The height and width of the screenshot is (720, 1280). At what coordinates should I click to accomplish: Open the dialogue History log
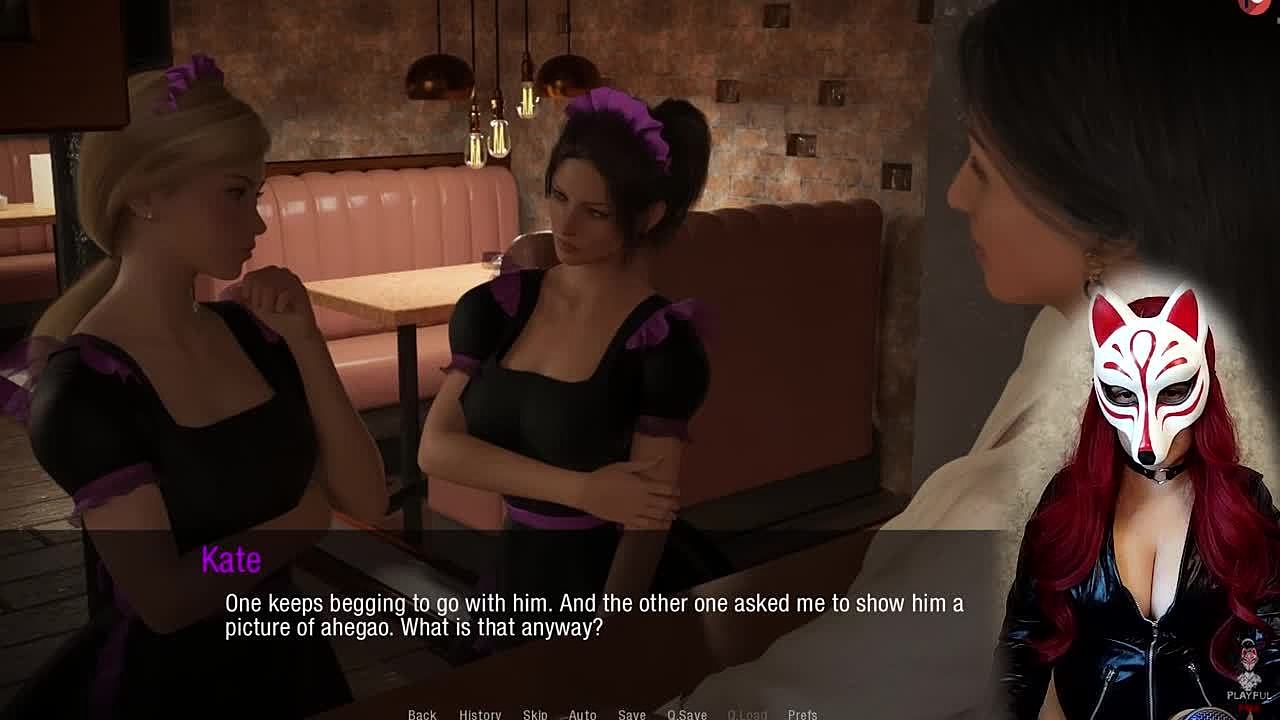click(x=480, y=714)
